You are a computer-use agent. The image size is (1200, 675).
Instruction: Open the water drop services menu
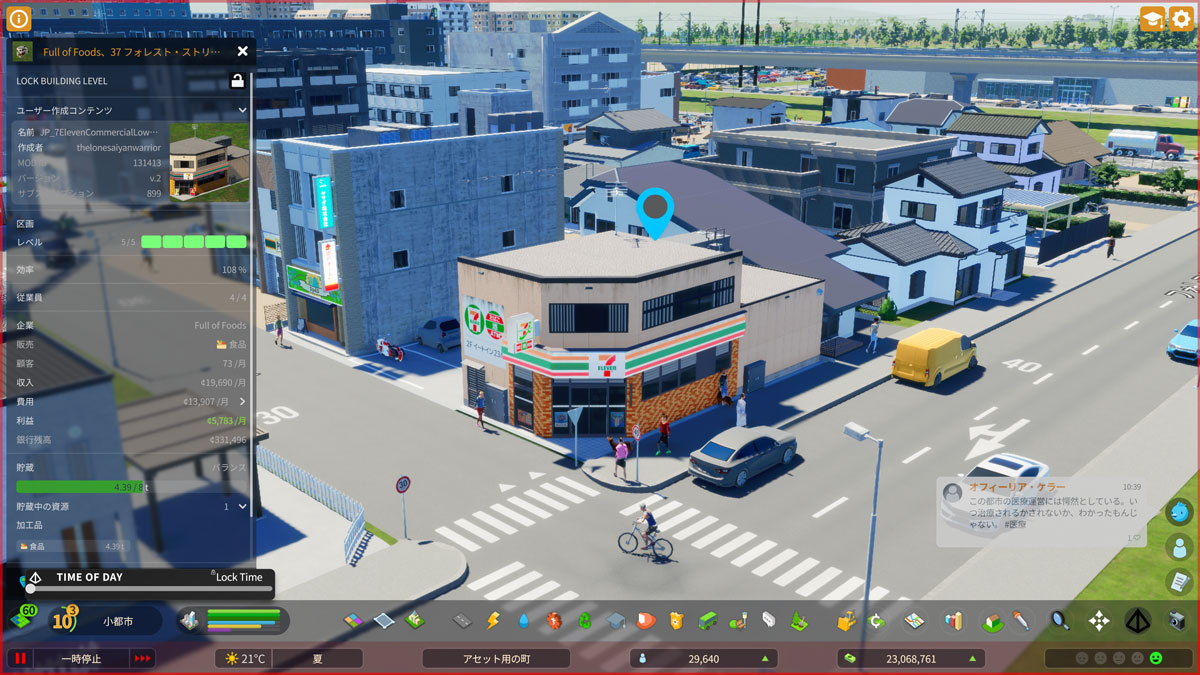pos(523,621)
